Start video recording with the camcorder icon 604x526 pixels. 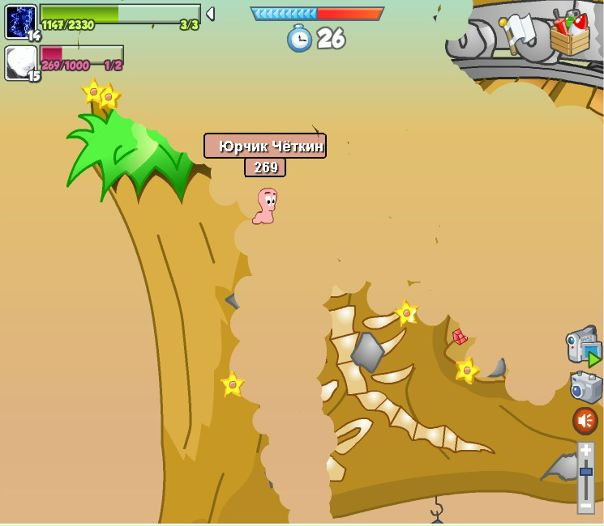click(582, 346)
